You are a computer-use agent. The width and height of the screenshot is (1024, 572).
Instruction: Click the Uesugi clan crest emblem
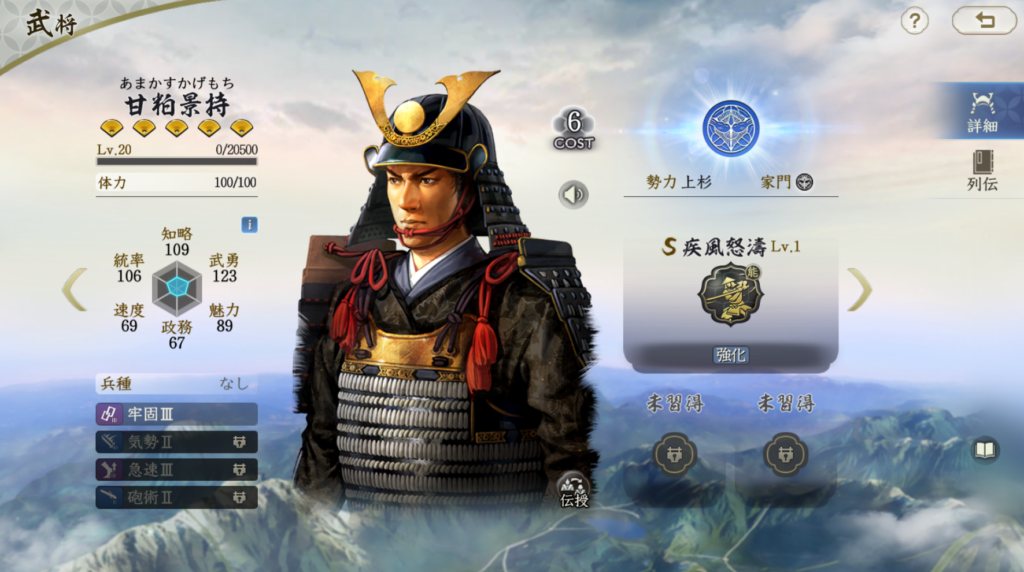click(730, 129)
